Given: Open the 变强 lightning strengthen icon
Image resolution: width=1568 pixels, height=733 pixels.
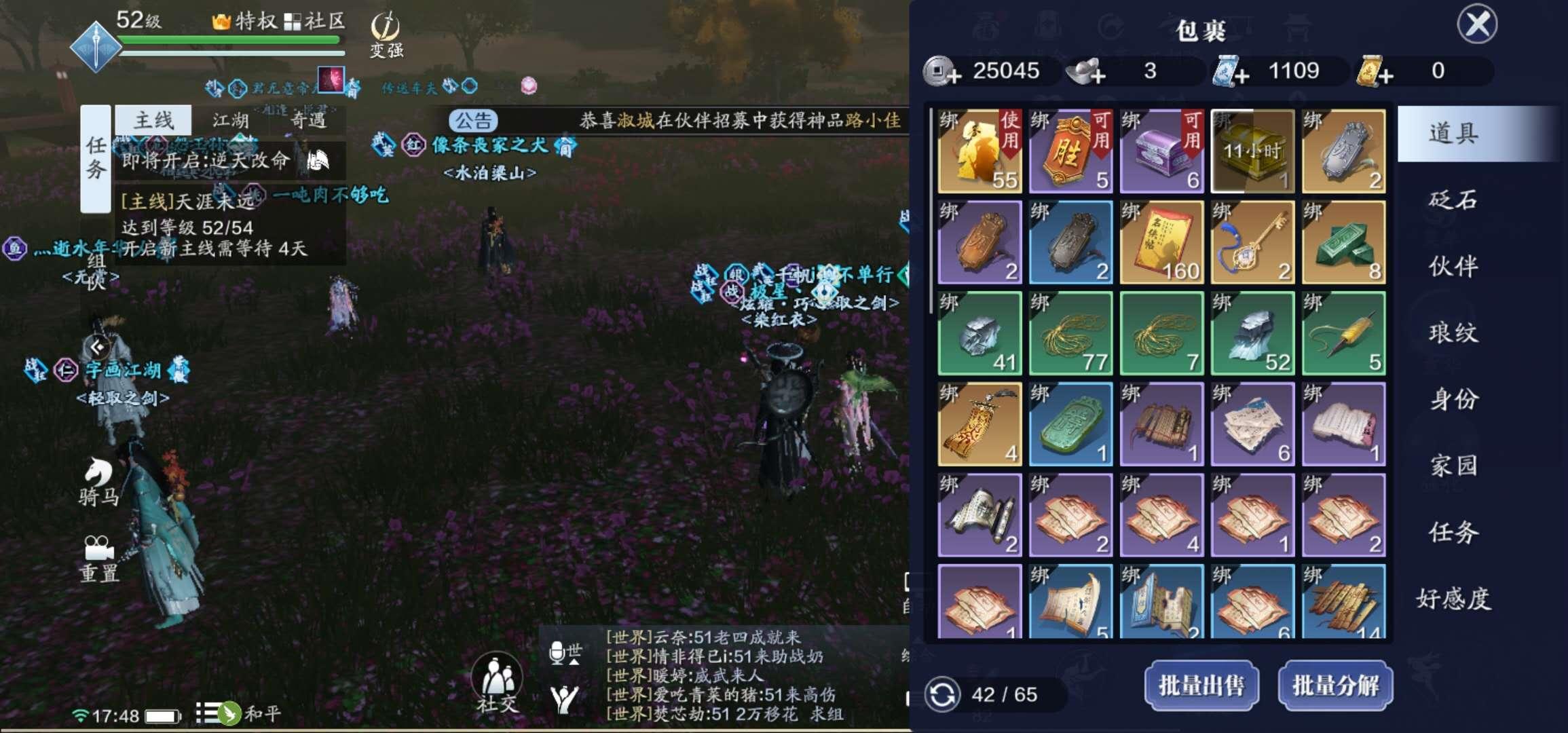Looking at the screenshot, I should click(384, 31).
